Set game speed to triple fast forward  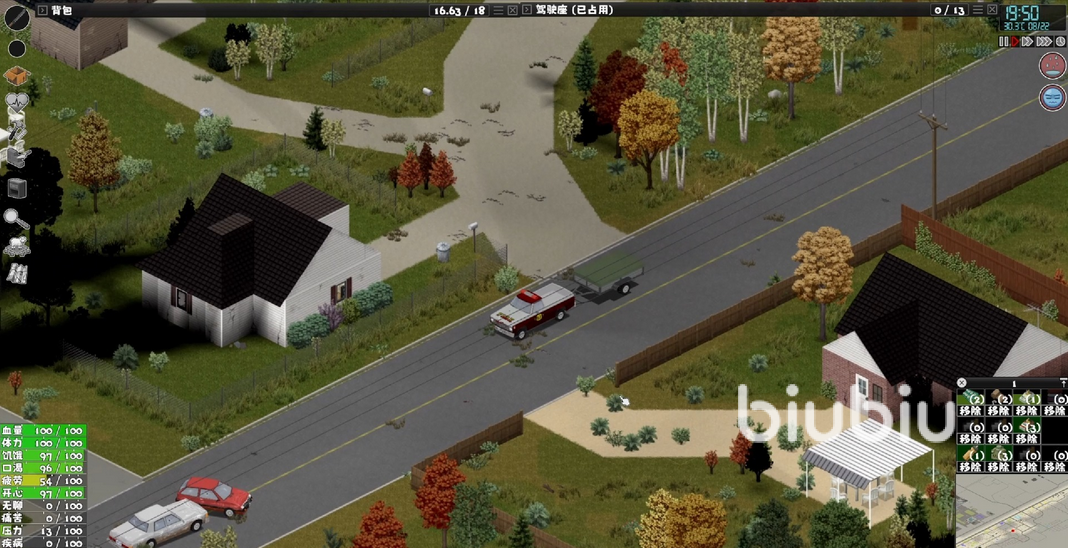pos(1043,41)
